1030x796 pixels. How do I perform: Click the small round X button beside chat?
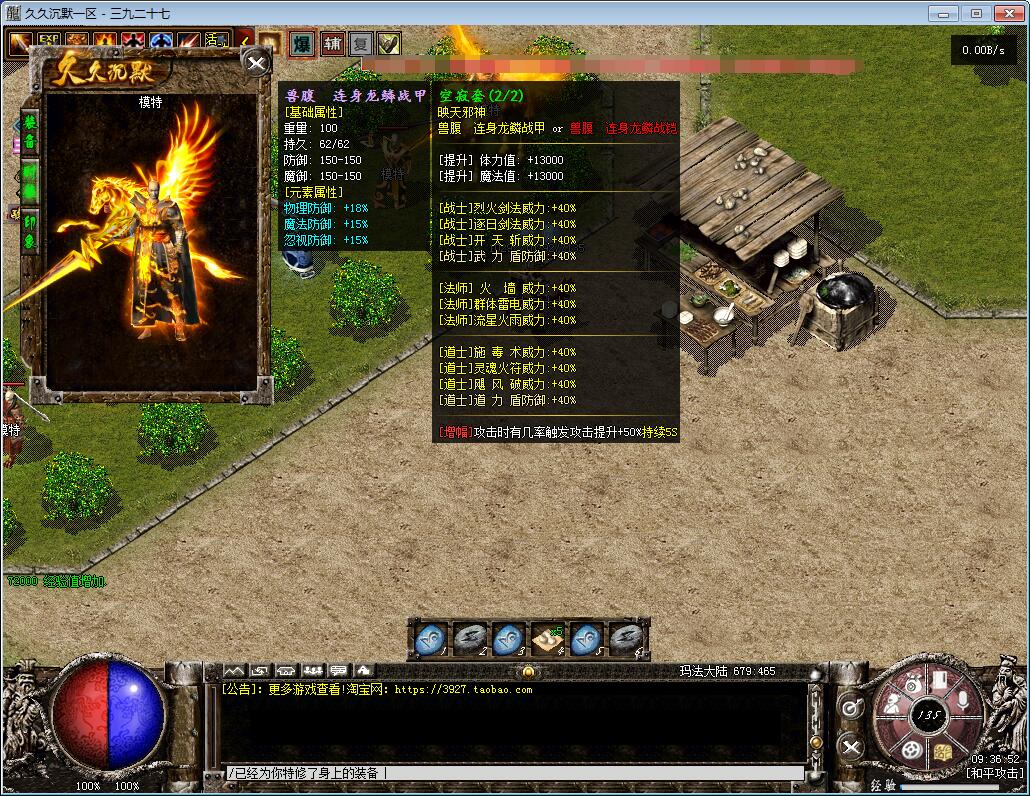(850, 746)
